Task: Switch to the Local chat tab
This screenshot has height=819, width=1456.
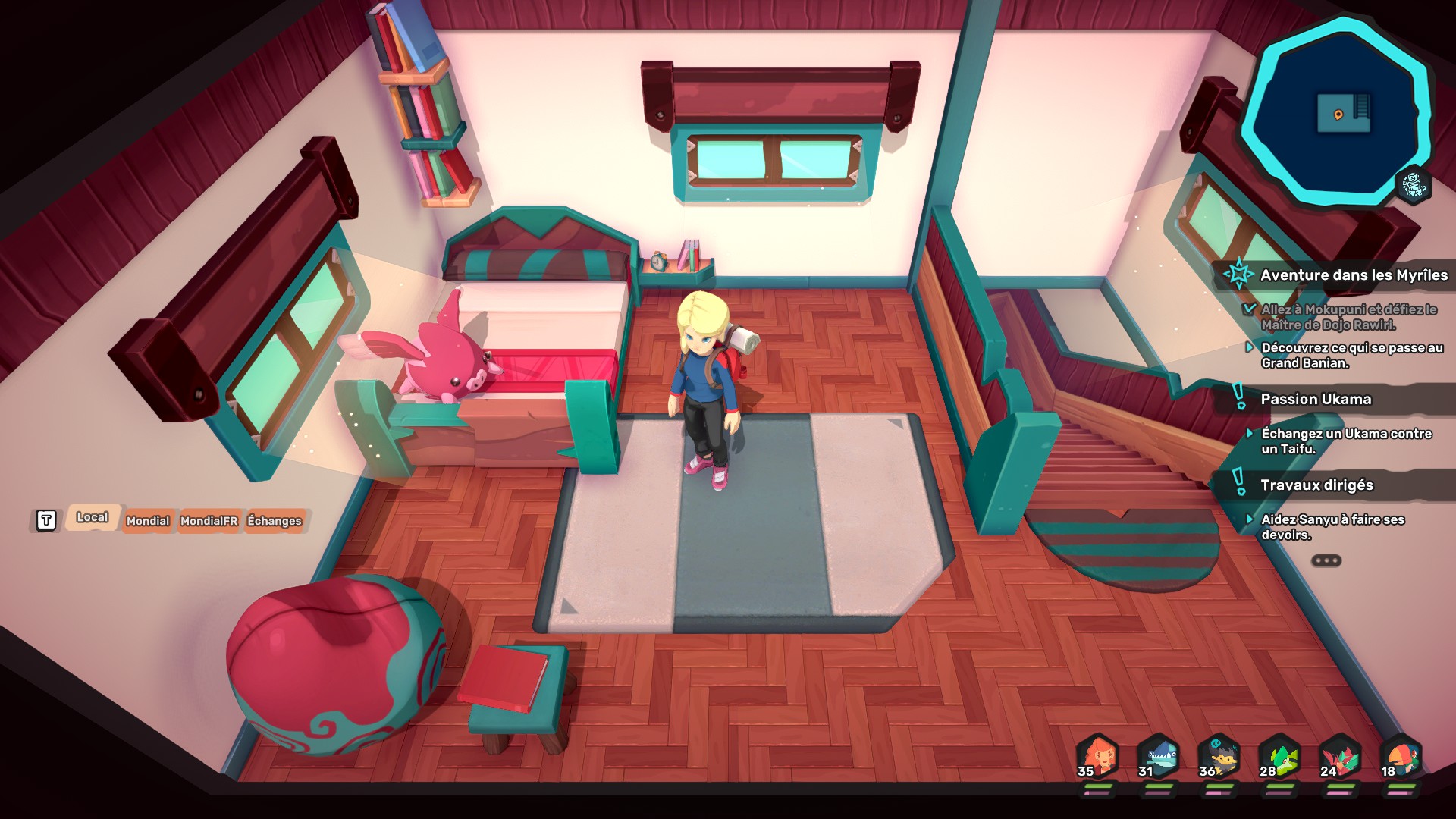Action: coord(92,518)
